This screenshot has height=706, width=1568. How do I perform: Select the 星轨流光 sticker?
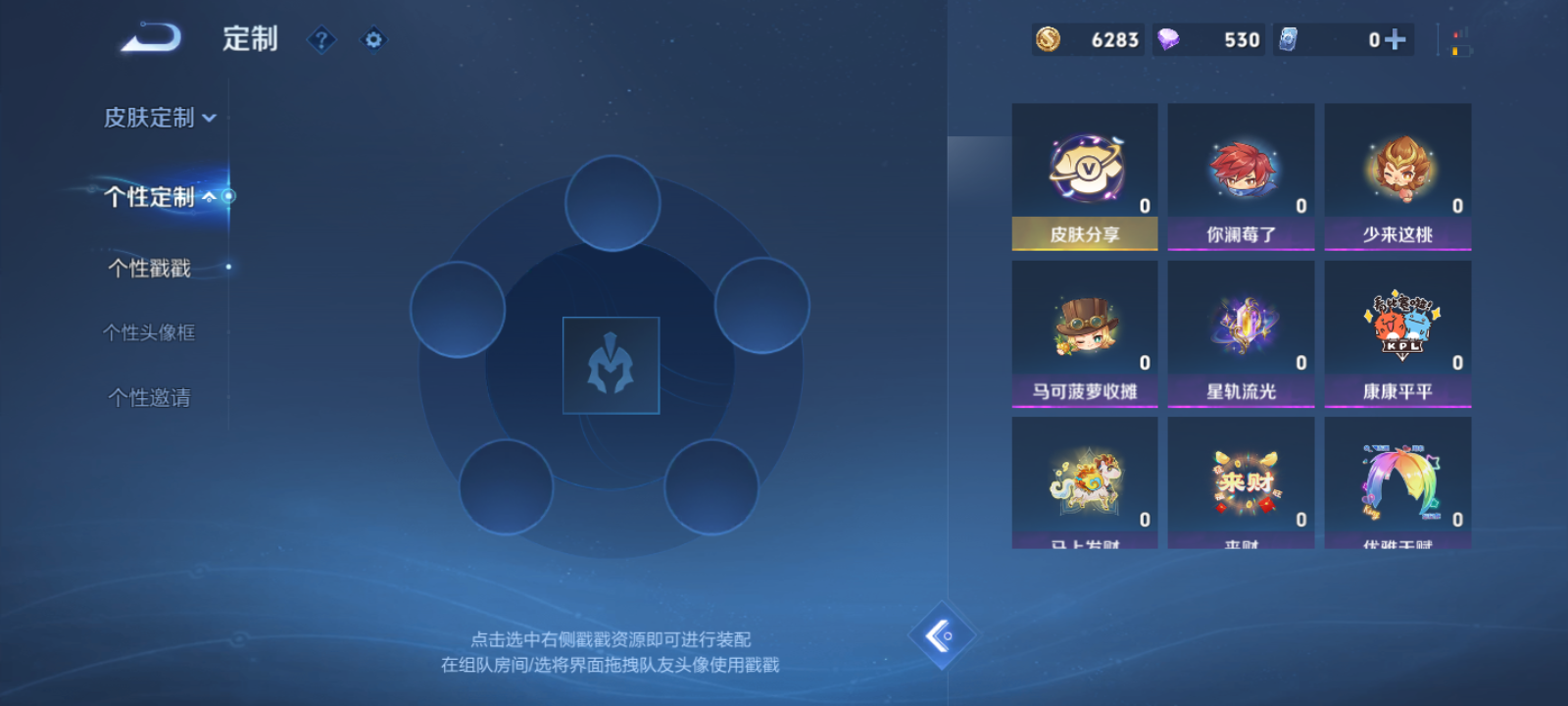coord(1241,333)
